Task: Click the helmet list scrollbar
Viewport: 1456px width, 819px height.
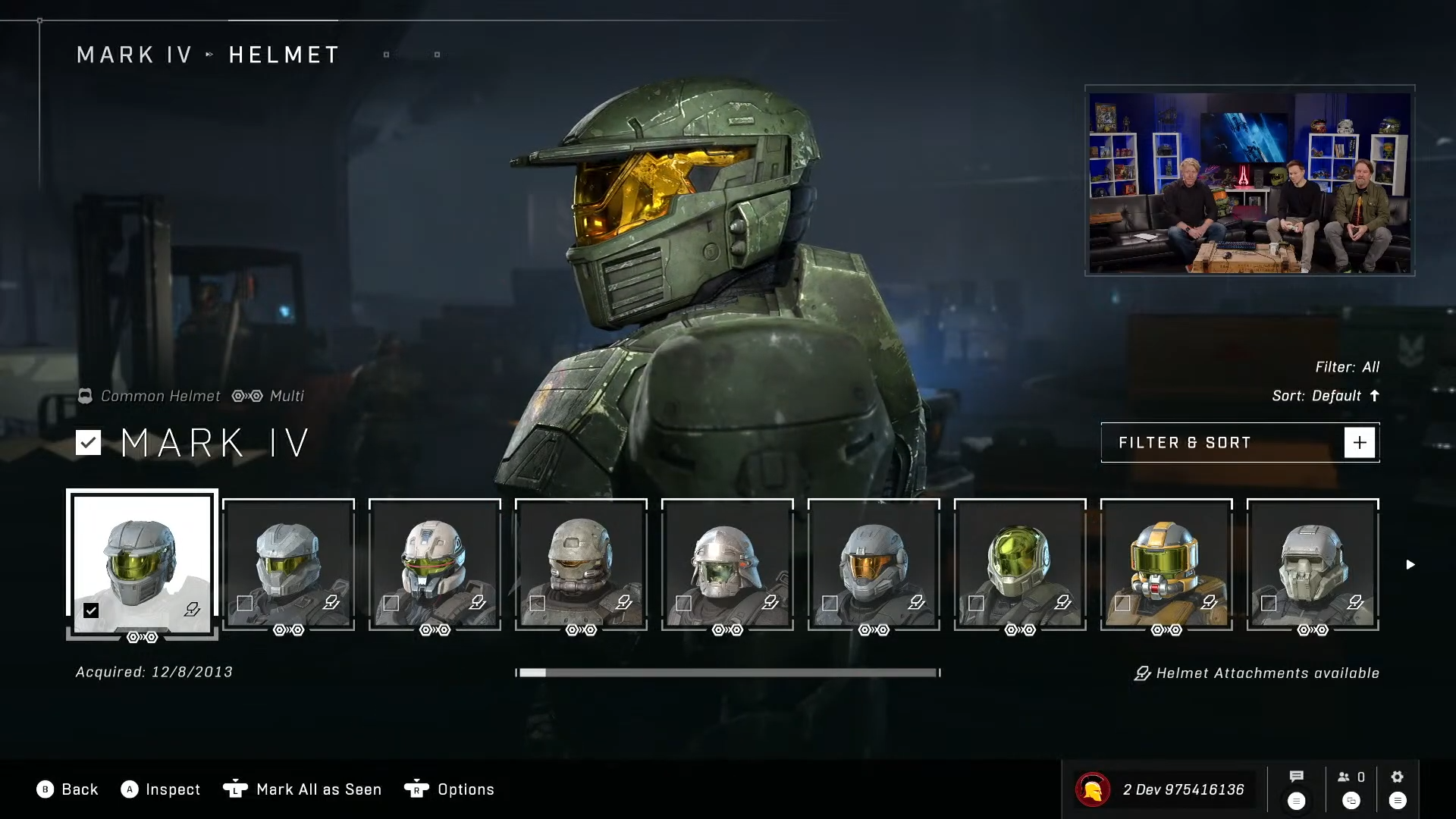Action: tap(726, 673)
